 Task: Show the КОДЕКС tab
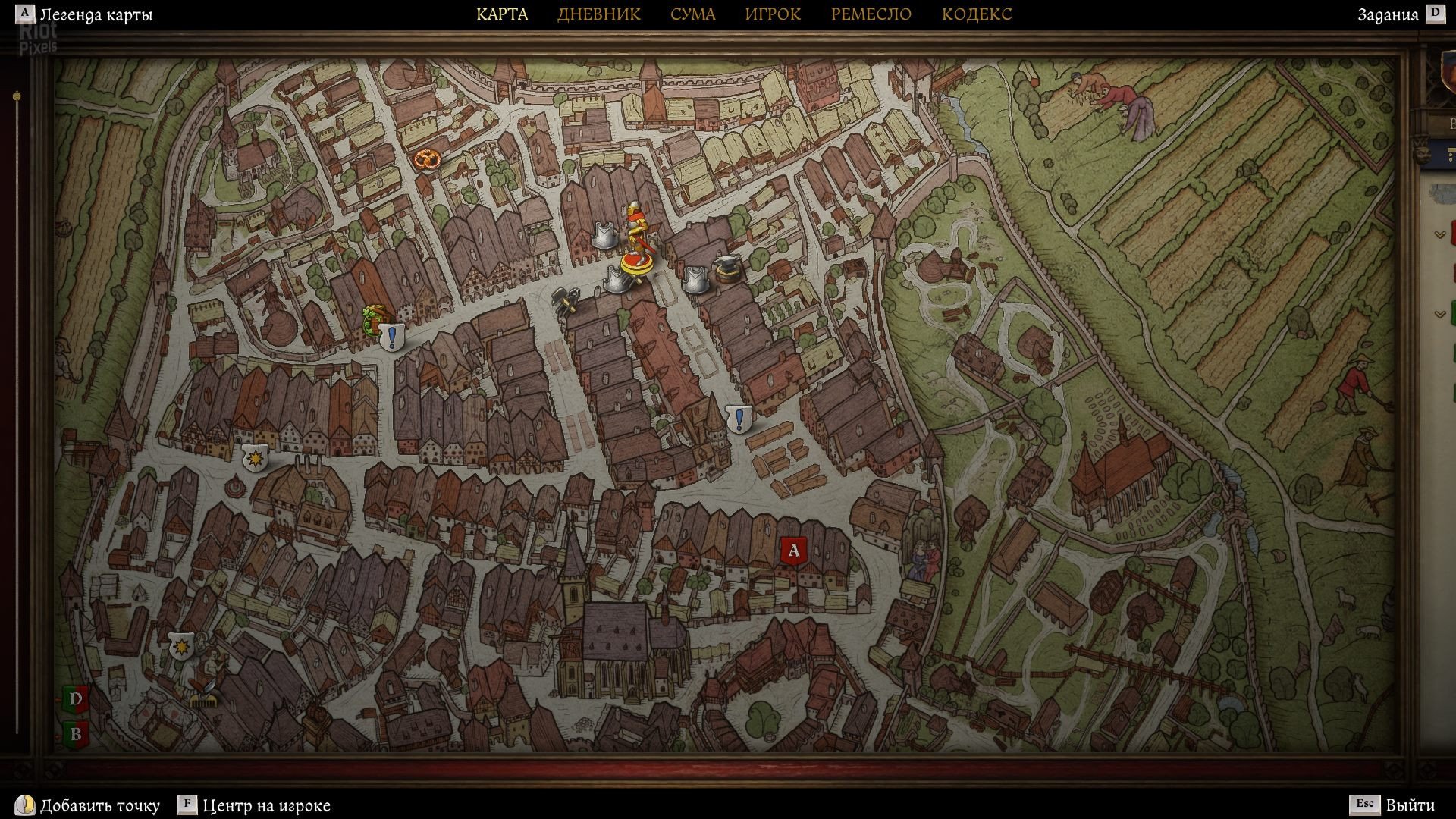977,14
